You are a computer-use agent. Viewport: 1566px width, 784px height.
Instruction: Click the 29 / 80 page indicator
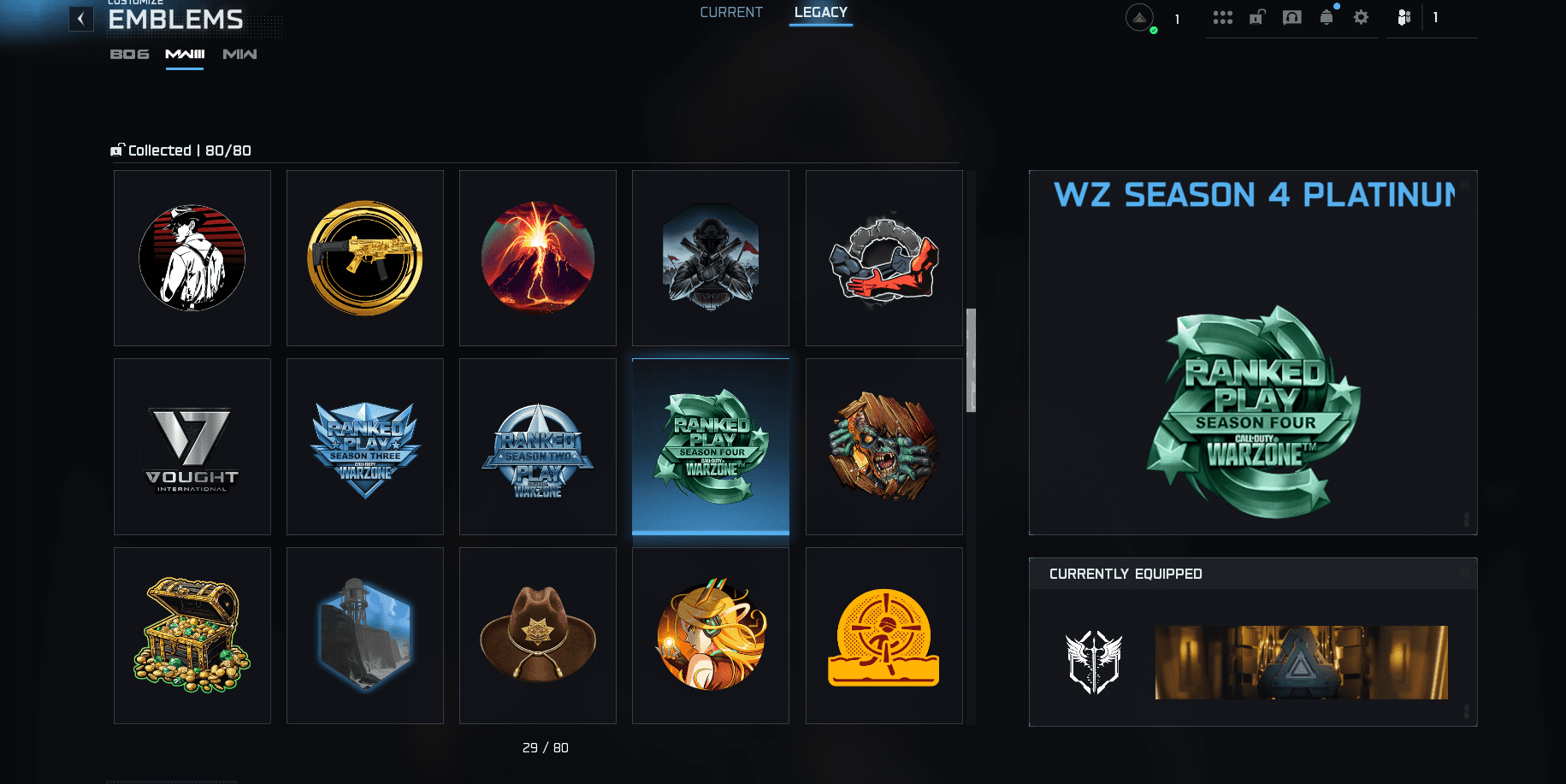[545, 747]
